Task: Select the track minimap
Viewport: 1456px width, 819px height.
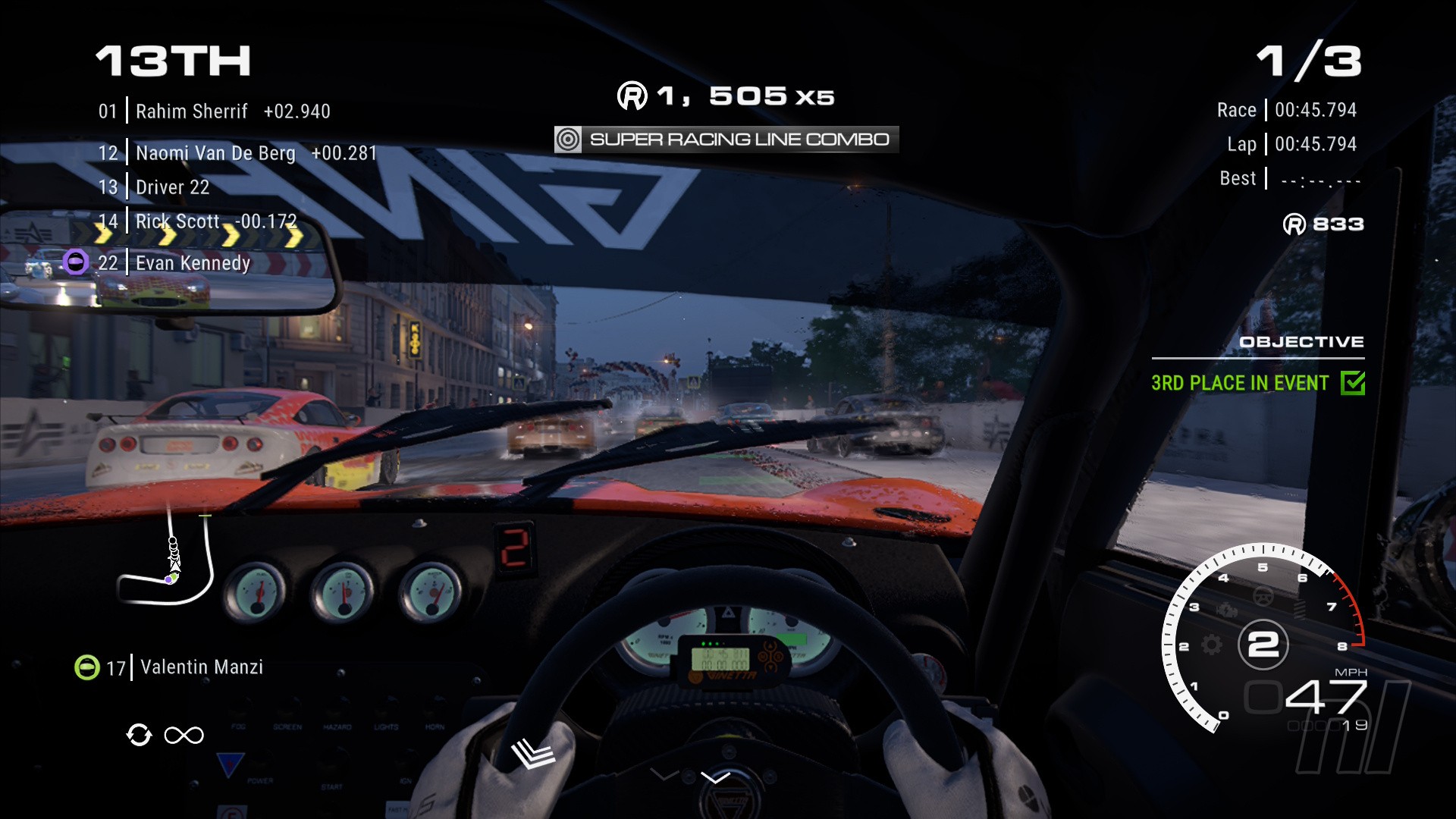Action: tap(167, 565)
